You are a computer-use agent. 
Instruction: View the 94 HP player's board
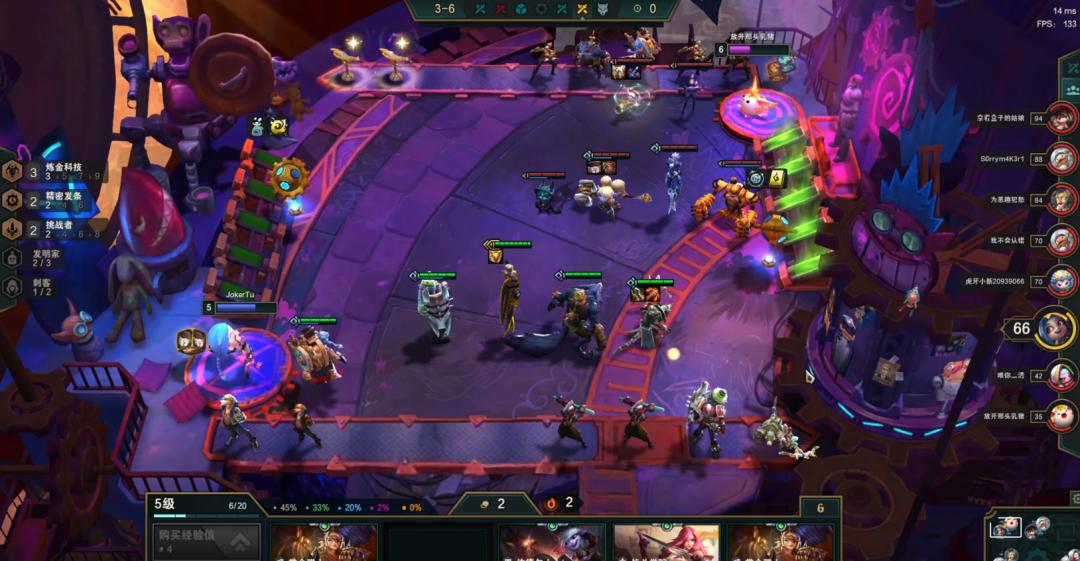pos(1061,118)
